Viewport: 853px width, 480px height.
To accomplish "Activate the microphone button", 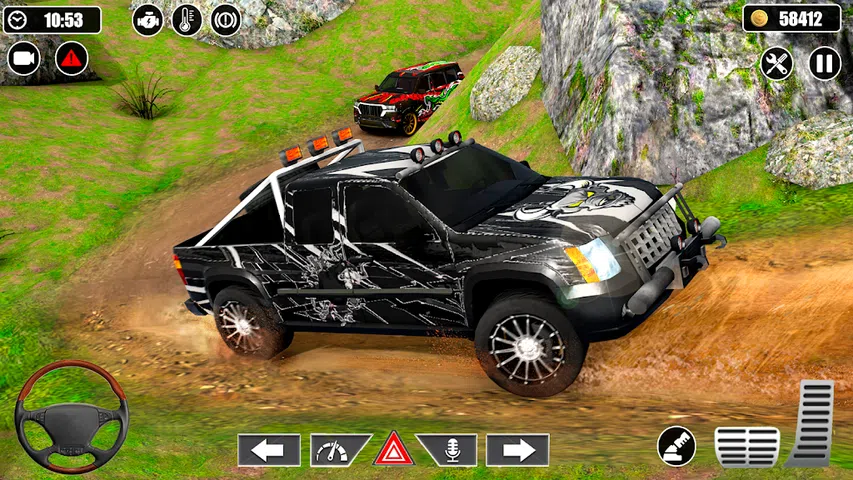I will coord(448,450).
